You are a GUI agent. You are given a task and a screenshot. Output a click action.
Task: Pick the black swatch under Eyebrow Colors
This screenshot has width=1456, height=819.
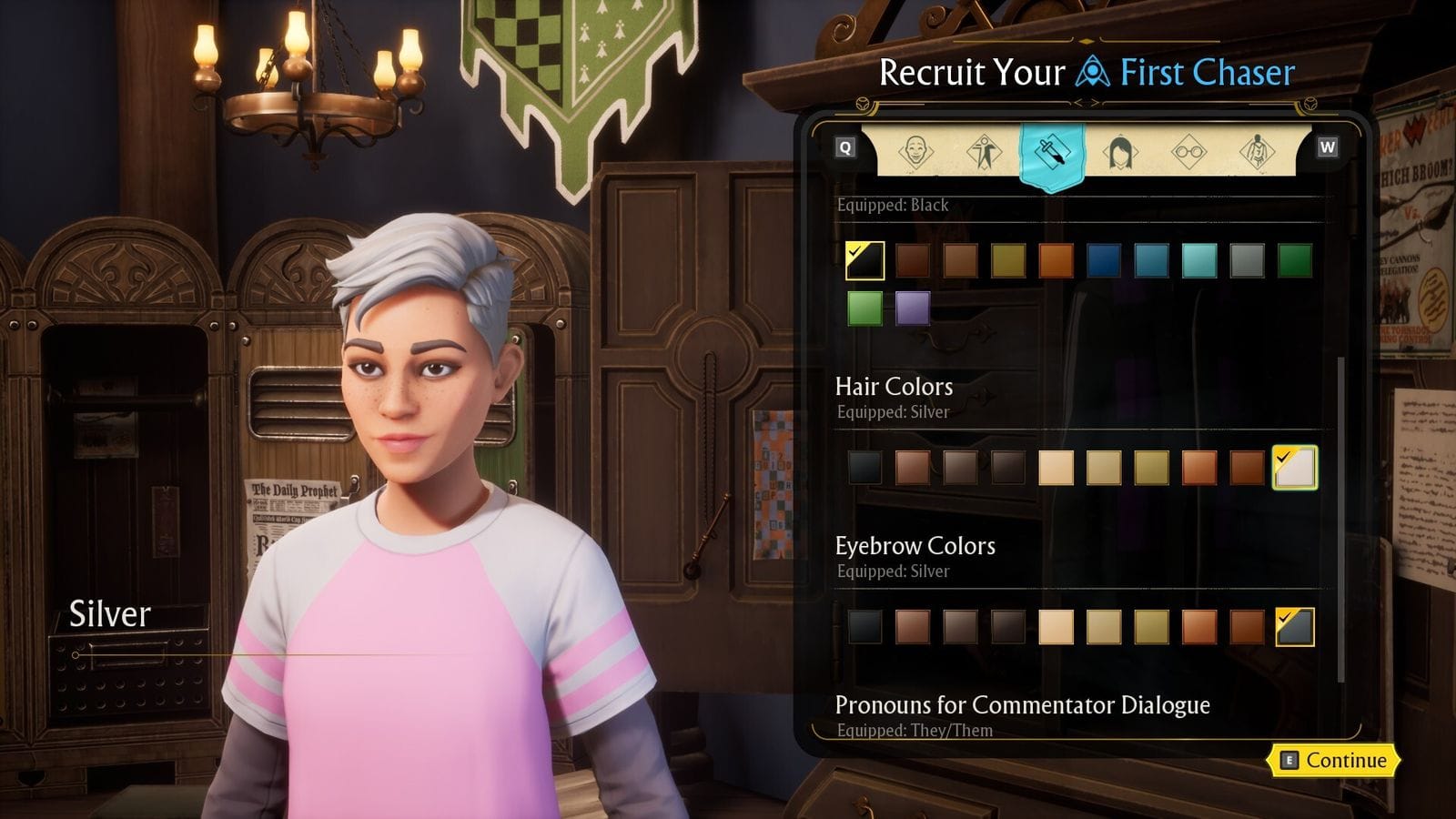(864, 627)
